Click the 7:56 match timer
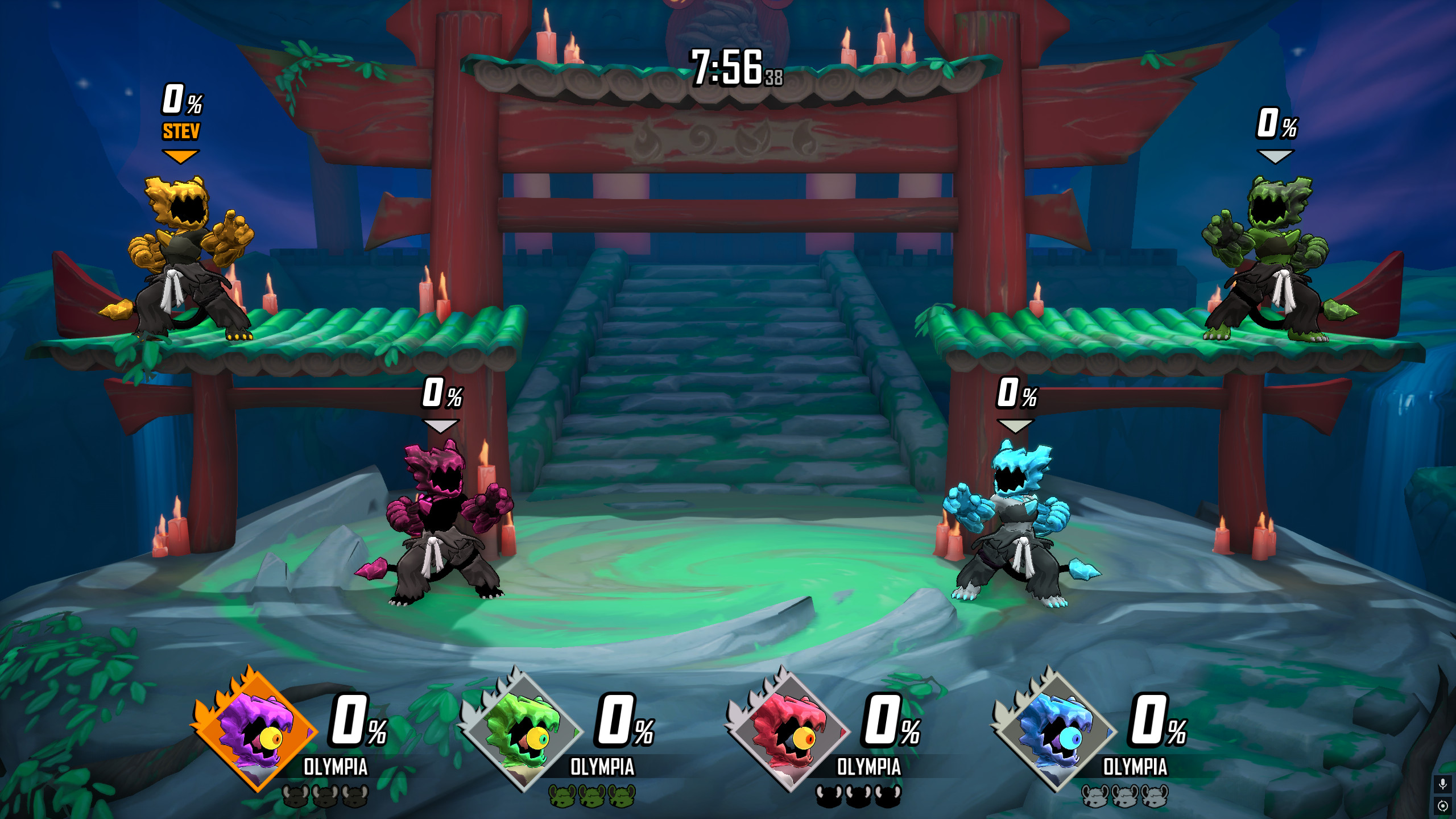Screen dimensions: 1456x819 click(x=725, y=65)
